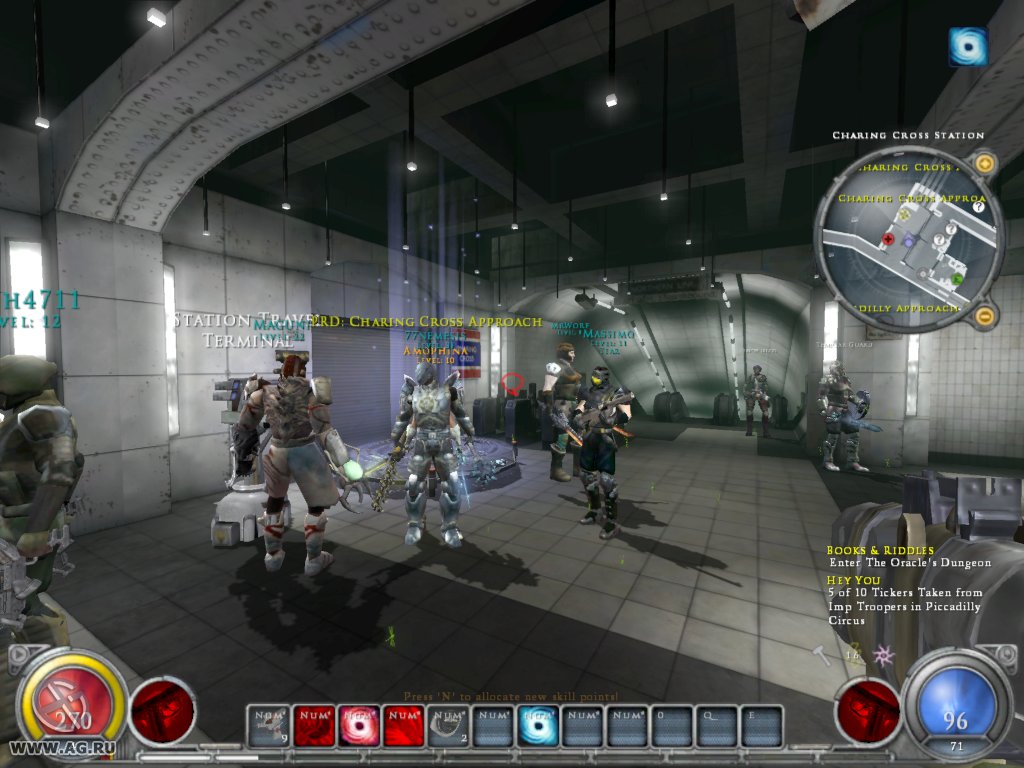Select the blue swirl buff icon

tap(968, 47)
